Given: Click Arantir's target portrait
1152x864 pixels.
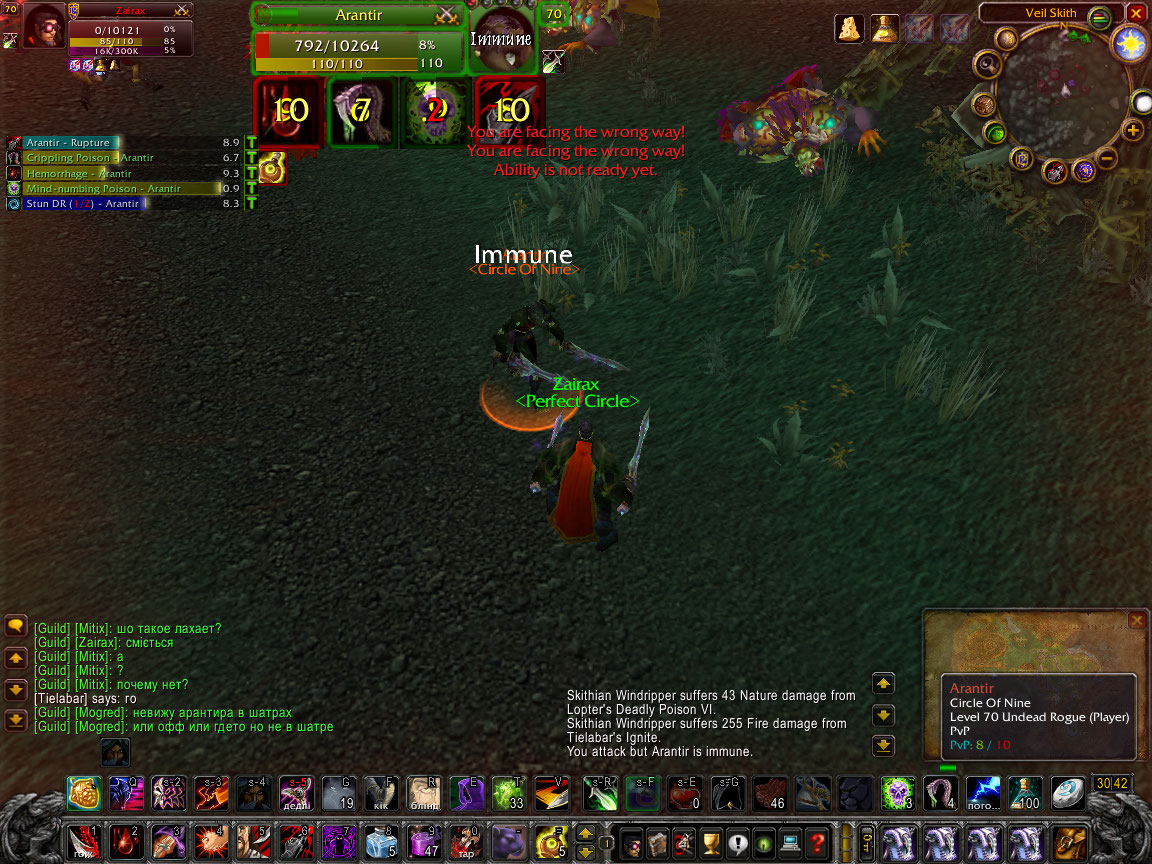Looking at the screenshot, I should coord(501,39).
